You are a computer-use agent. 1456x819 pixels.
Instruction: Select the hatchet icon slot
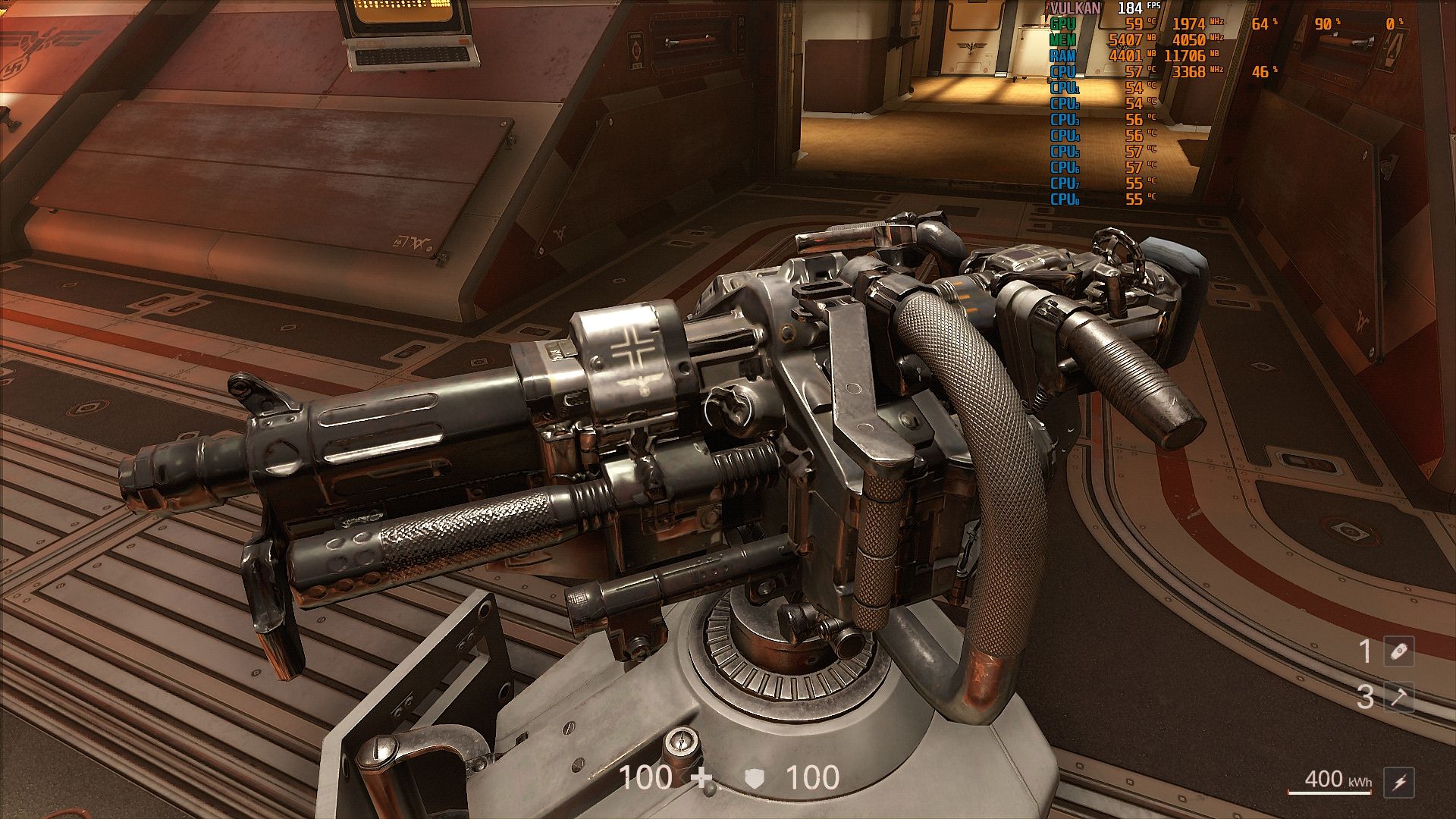[x=1399, y=697]
